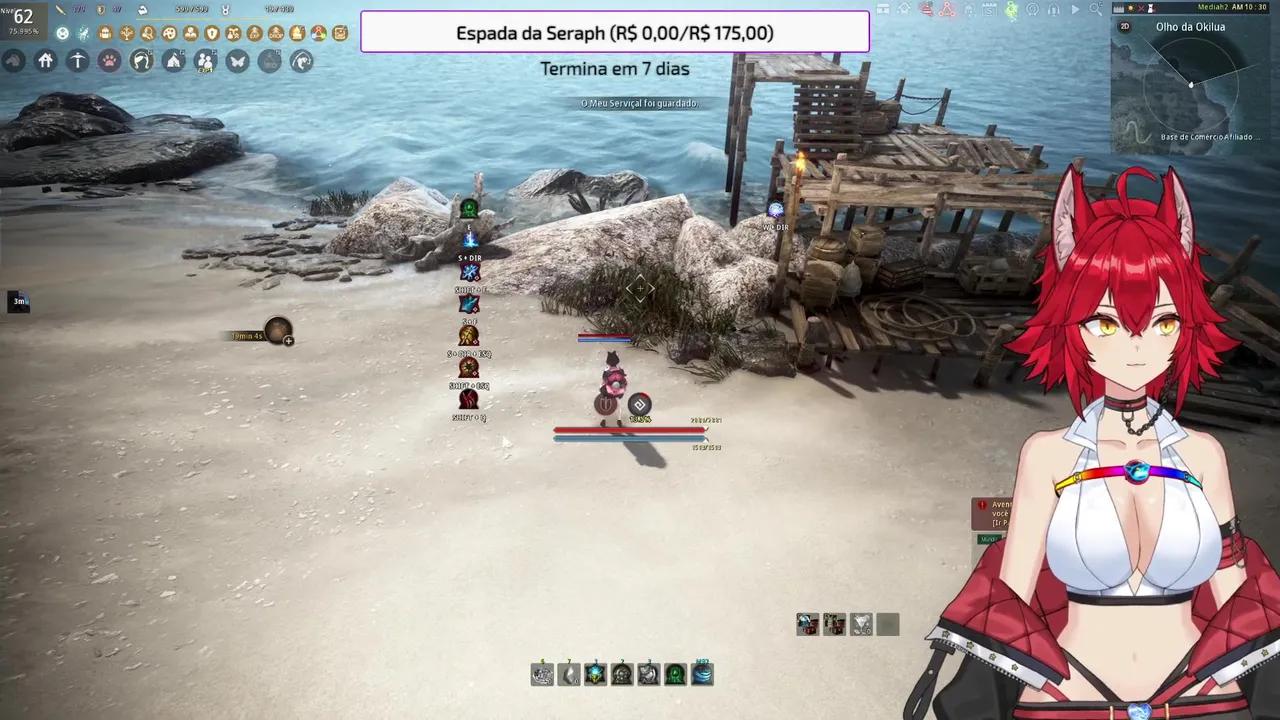
Task: Toggle the sun weather indicator near Mediah2 label
Action: [1130, 8]
